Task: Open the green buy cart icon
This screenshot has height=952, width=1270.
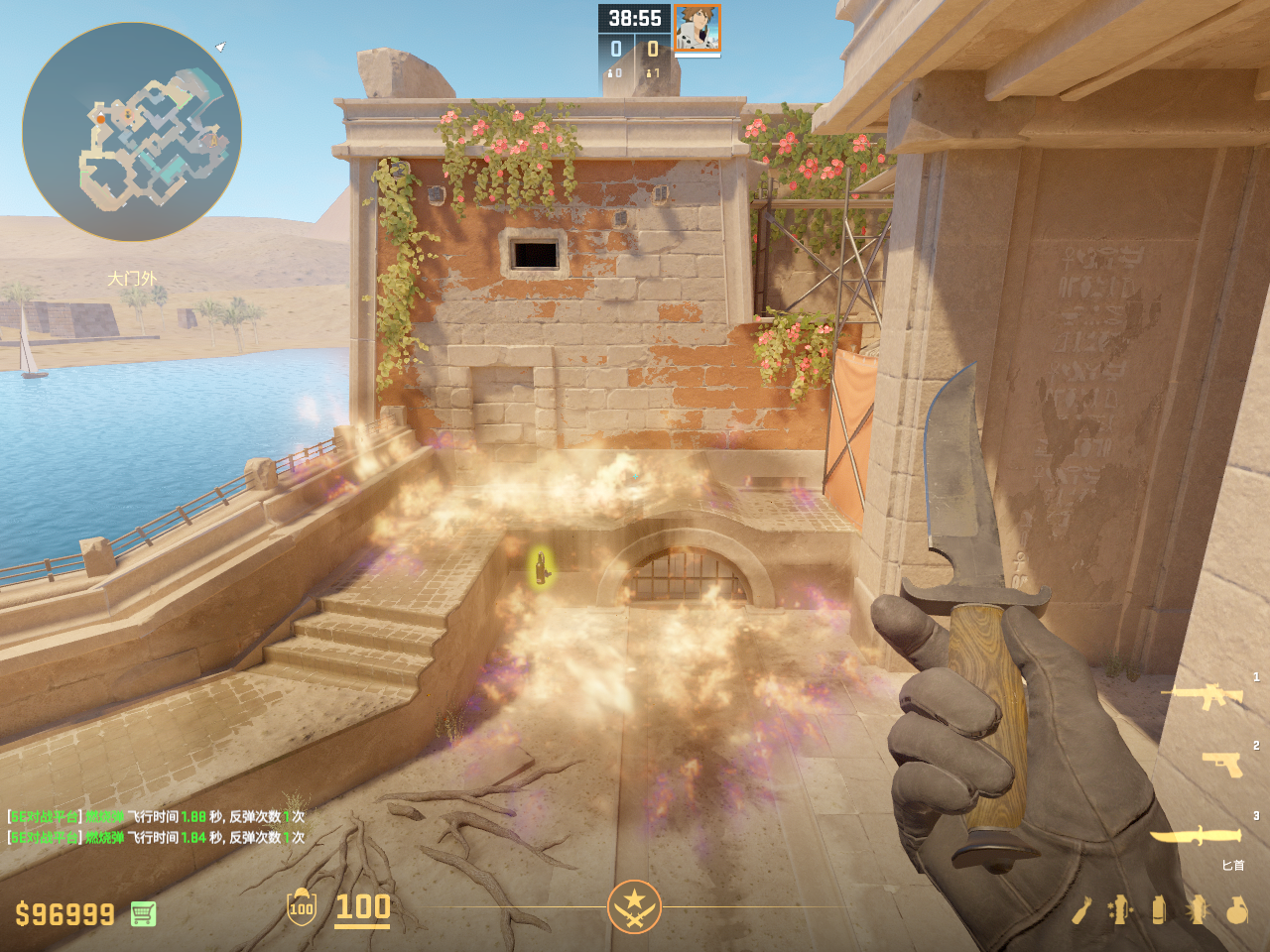Action: pyautogui.click(x=143, y=913)
